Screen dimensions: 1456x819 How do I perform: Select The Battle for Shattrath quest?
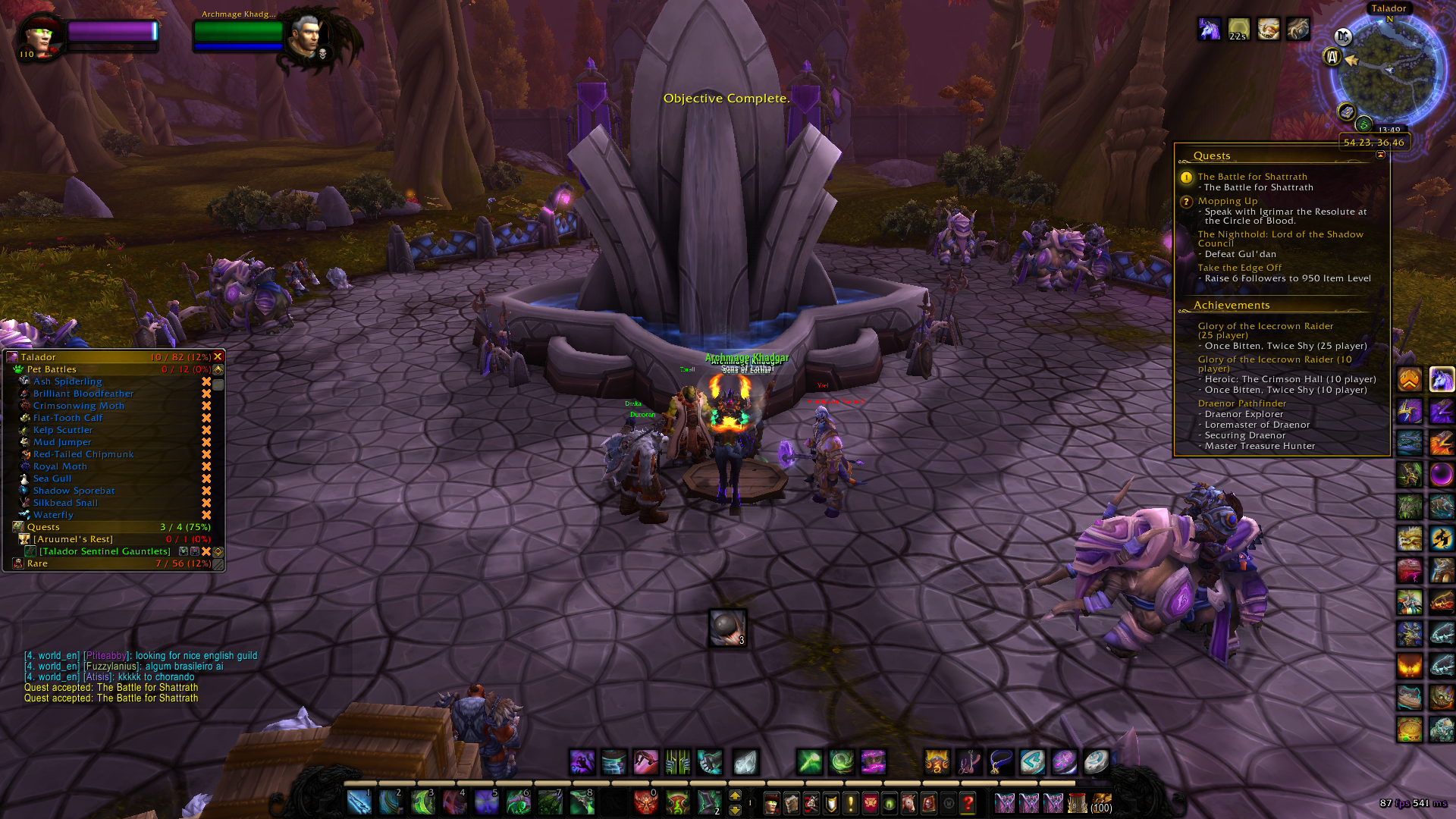(x=1252, y=177)
